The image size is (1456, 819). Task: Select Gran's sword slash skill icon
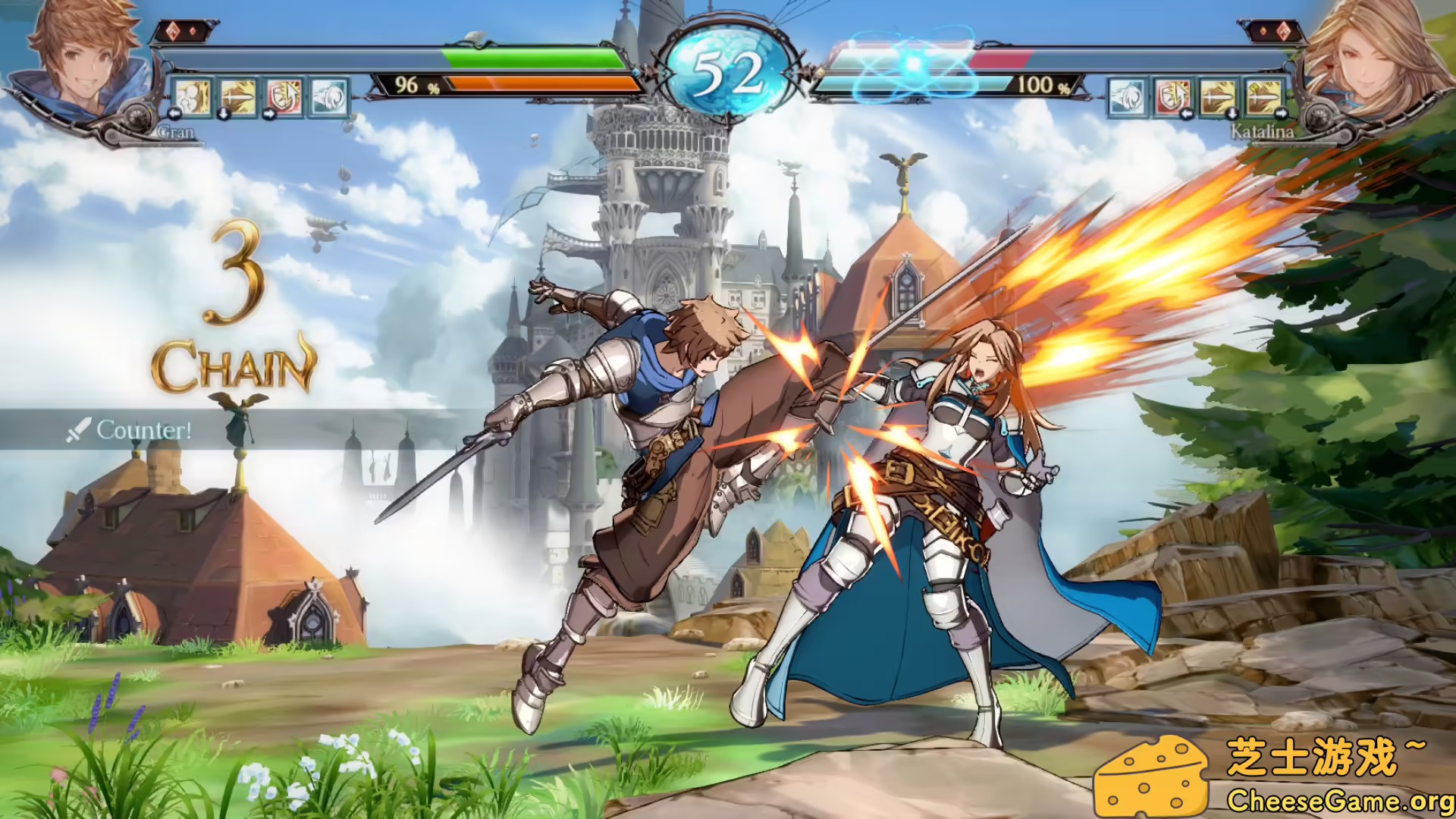coord(238,98)
